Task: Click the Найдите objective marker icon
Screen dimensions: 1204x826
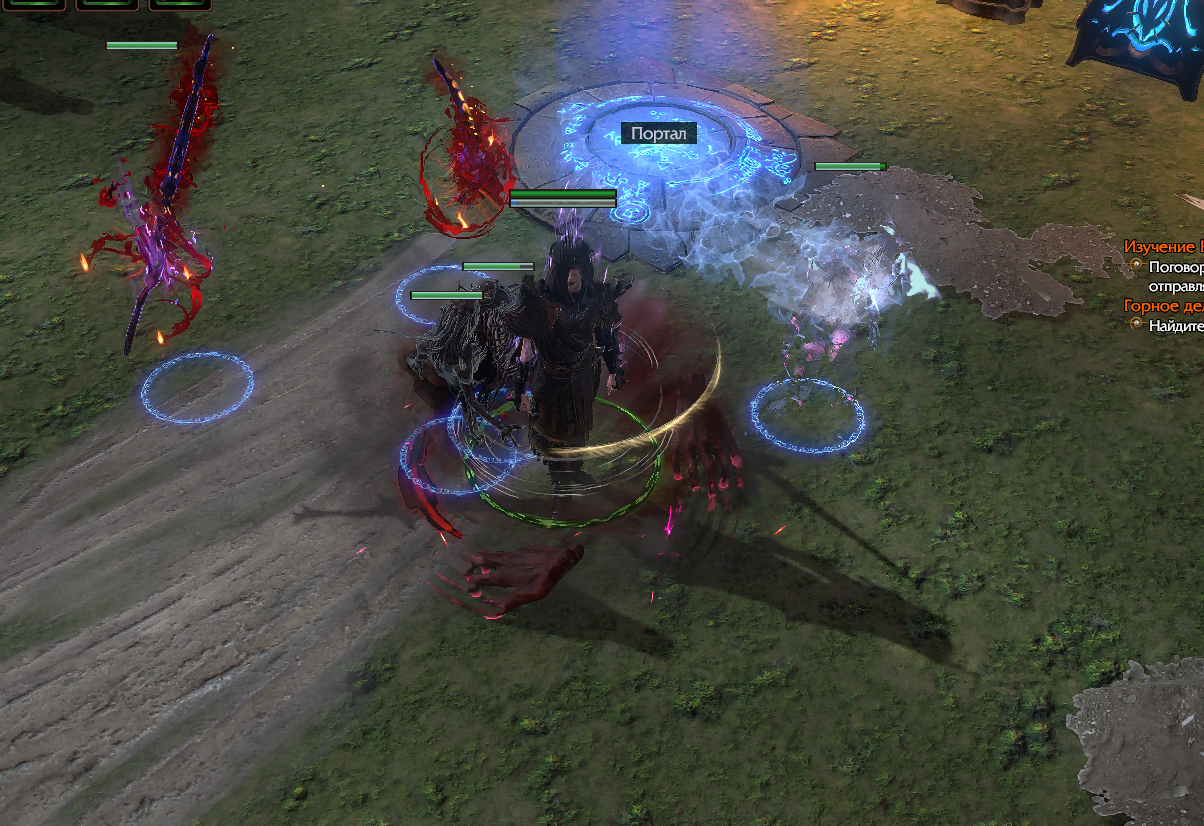Action: [x=1136, y=324]
